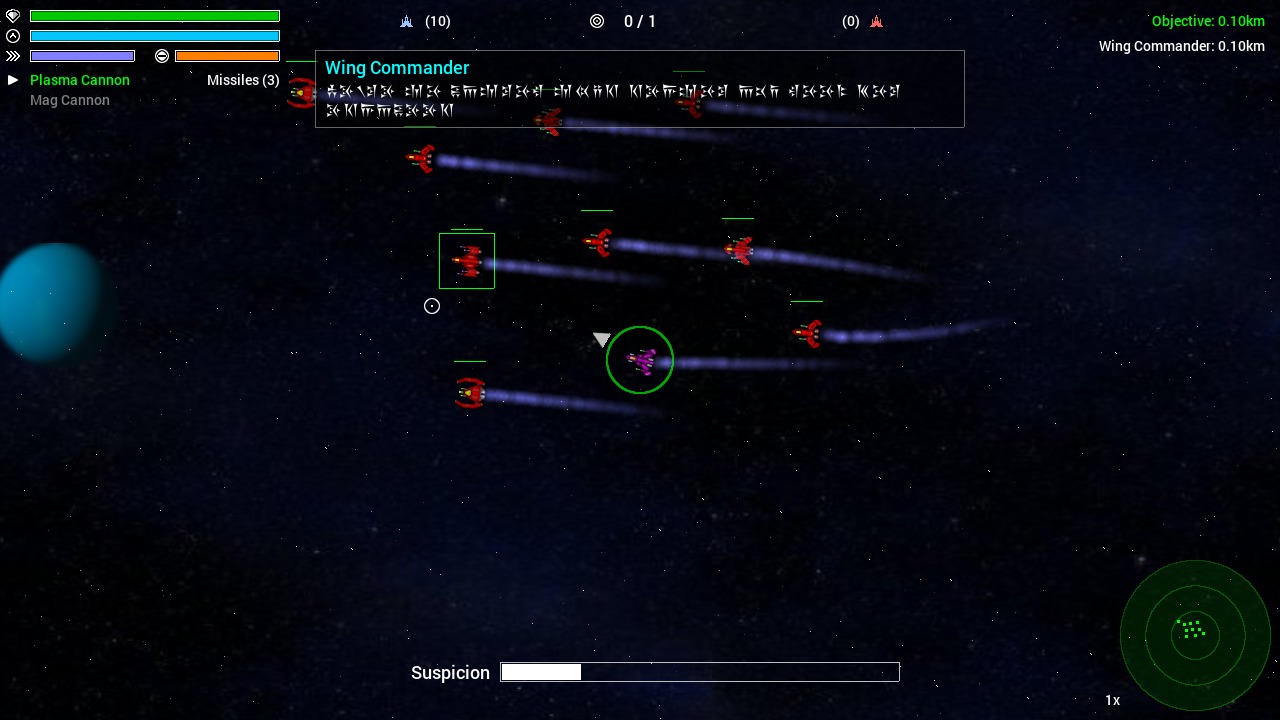Select the ship in the green target box
The height and width of the screenshot is (720, 1280).
(x=467, y=261)
